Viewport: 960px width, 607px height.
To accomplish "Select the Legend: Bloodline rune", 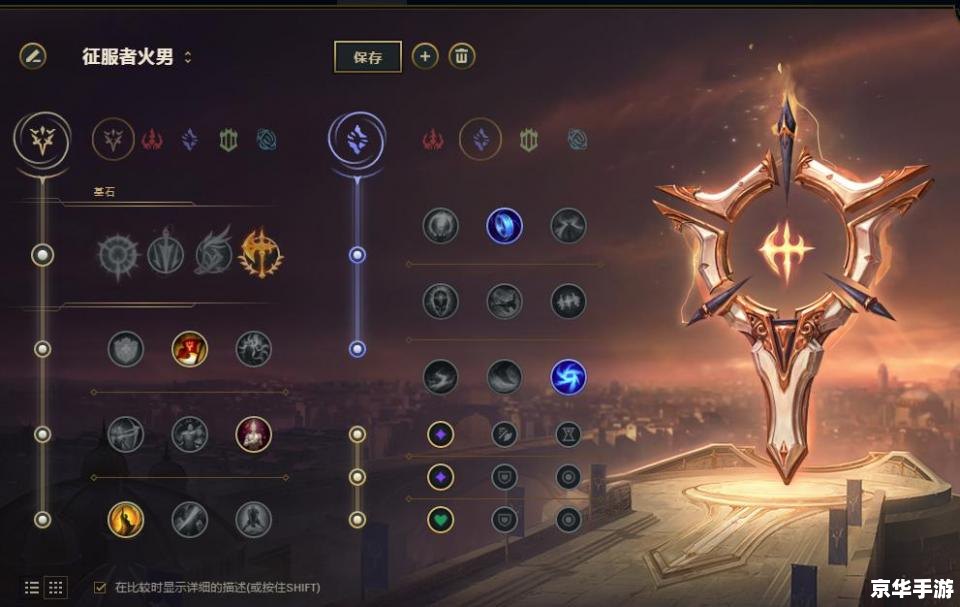I will pos(254,434).
